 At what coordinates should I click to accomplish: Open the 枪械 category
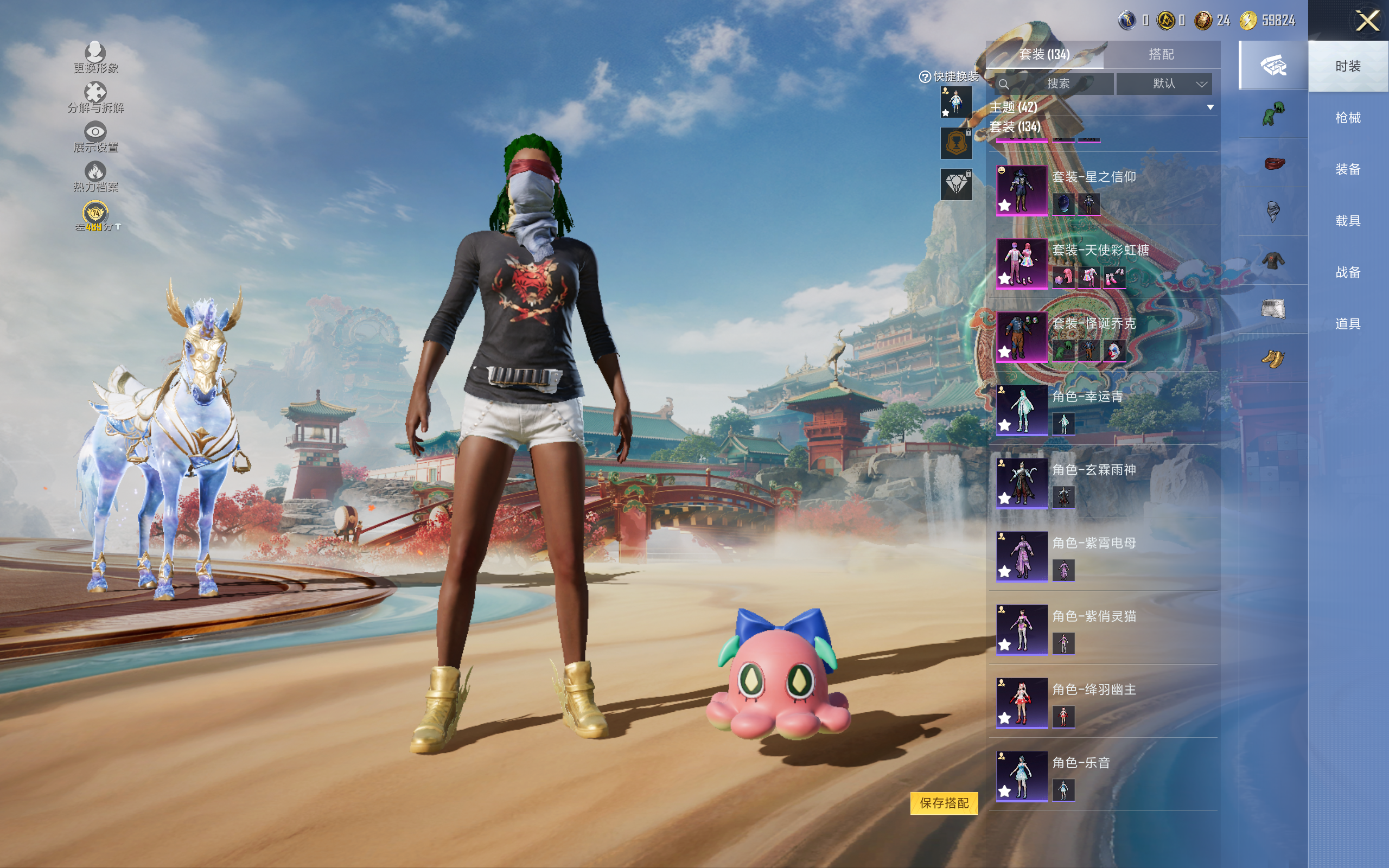pos(1347,118)
